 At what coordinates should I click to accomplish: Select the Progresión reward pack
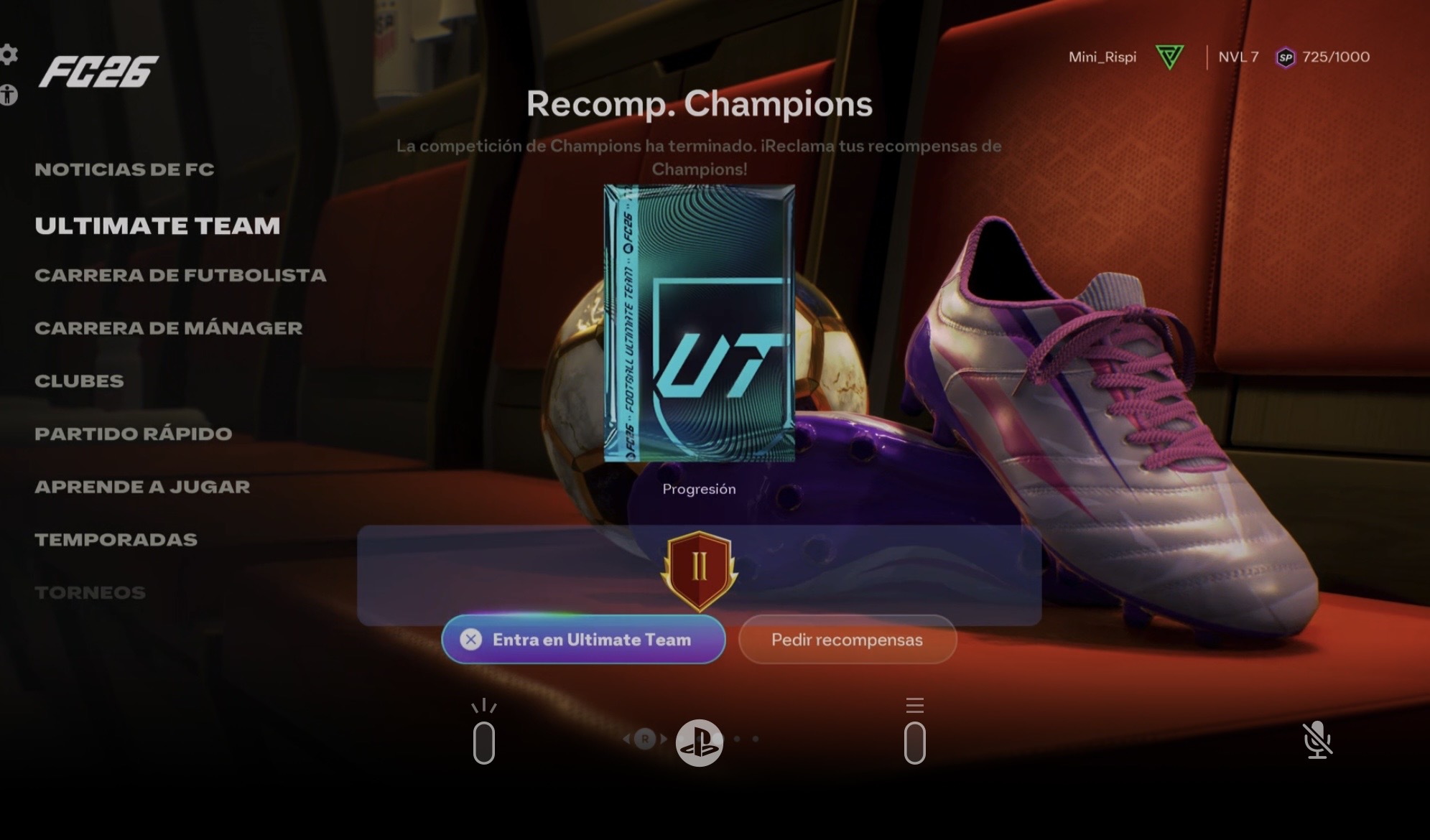click(699, 323)
